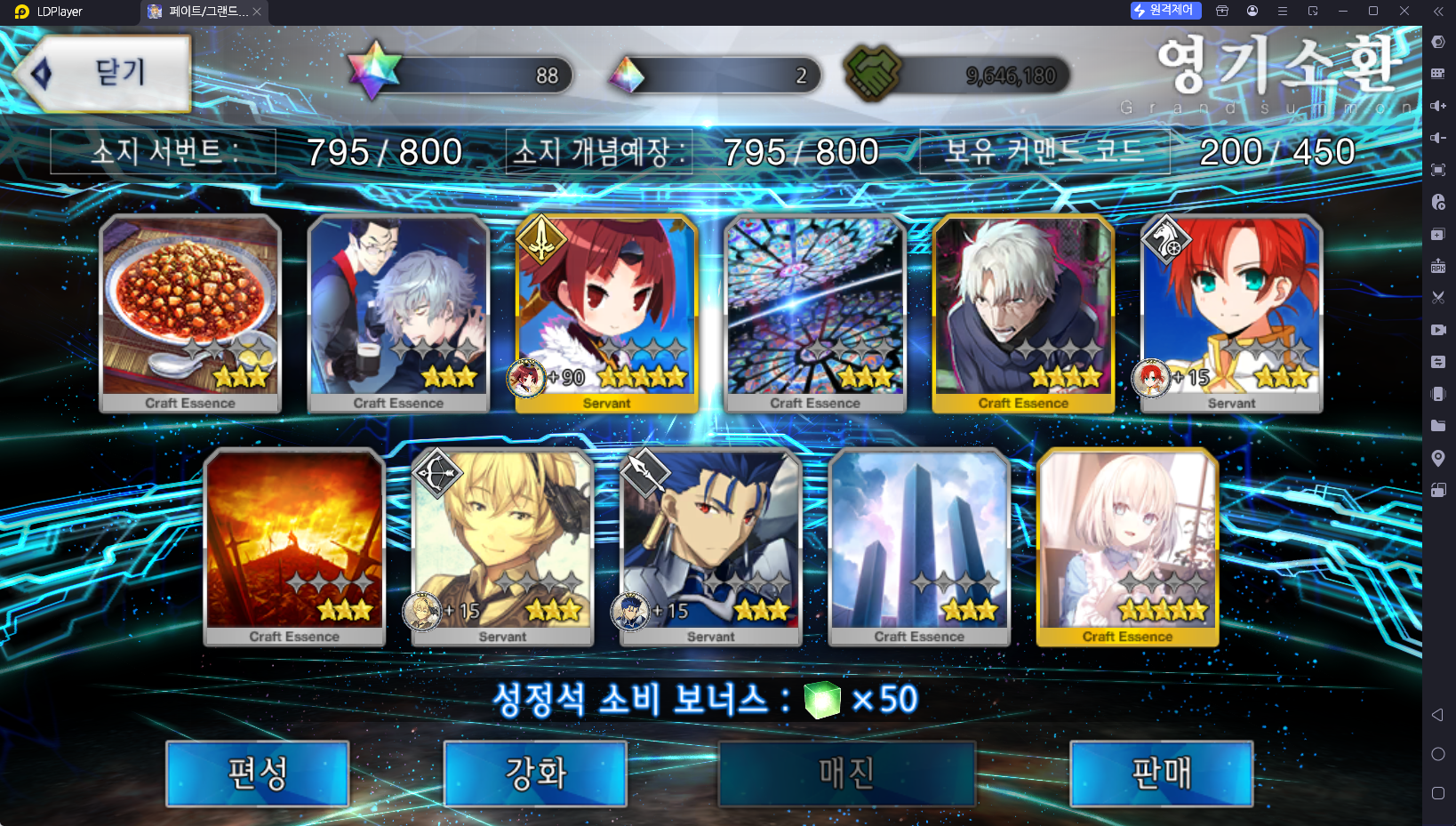The image size is (1456, 826).
Task: Select the red-haired Rider Servant card
Action: [1232, 313]
